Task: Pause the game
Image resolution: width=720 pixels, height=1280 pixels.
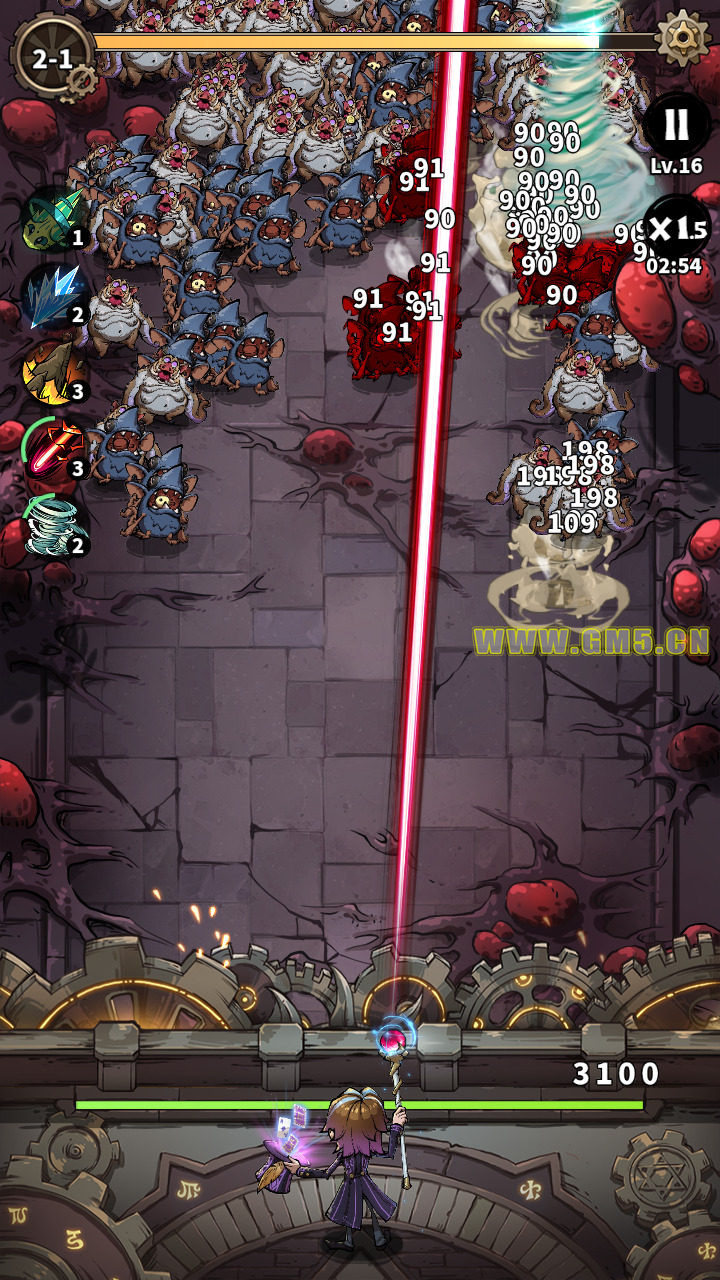Action: 677,125
